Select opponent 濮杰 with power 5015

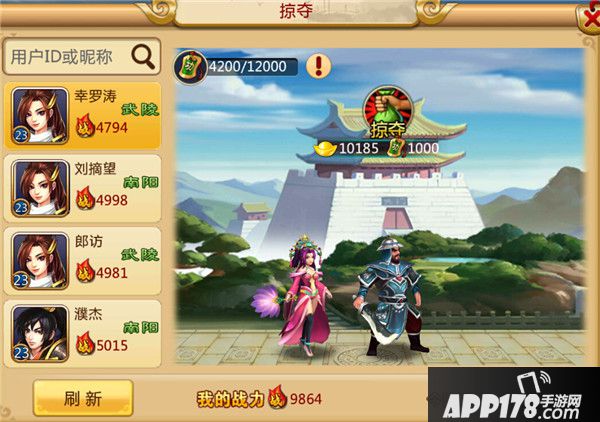coord(82,331)
